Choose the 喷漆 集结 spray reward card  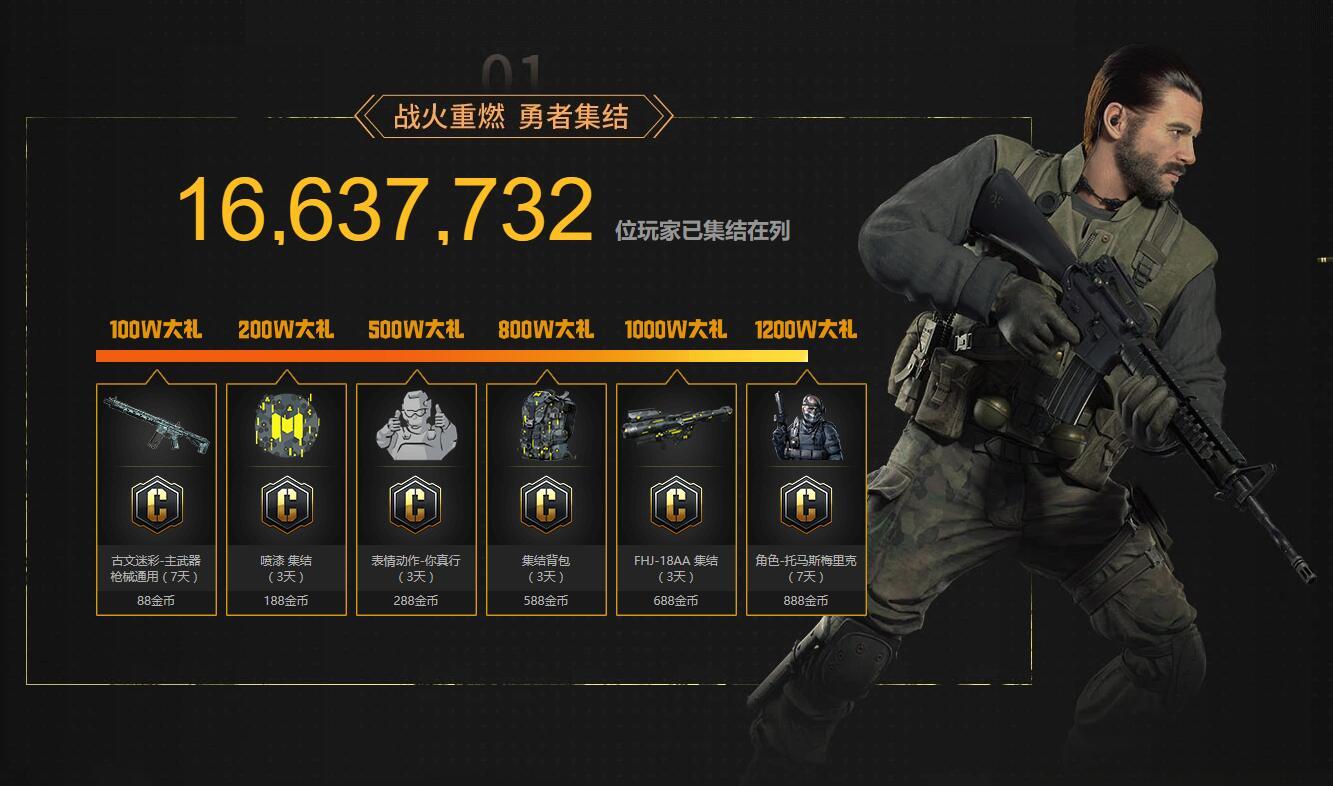(x=286, y=499)
